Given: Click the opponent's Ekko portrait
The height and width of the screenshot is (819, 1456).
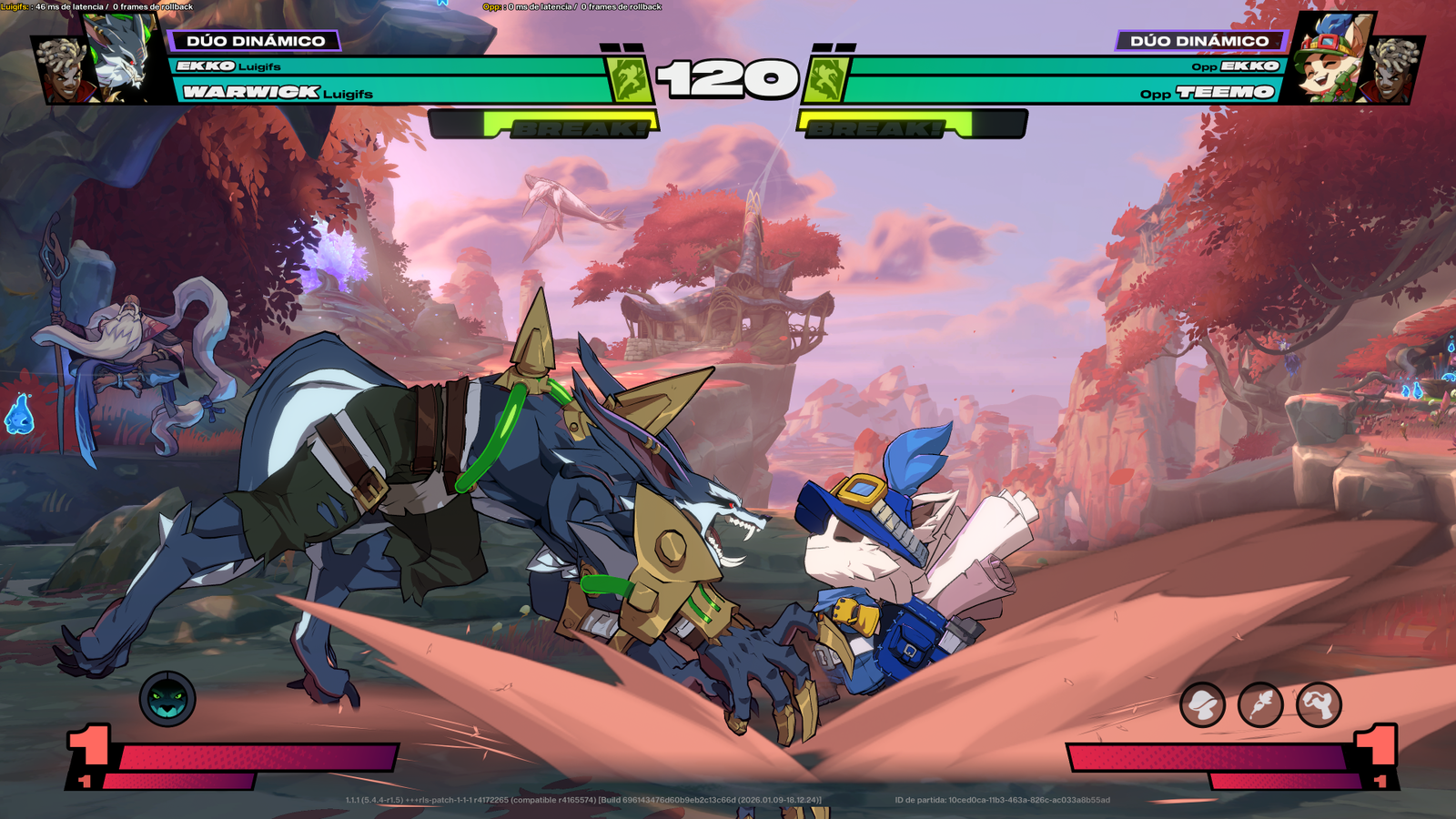Looking at the screenshot, I should click(x=1393, y=71).
